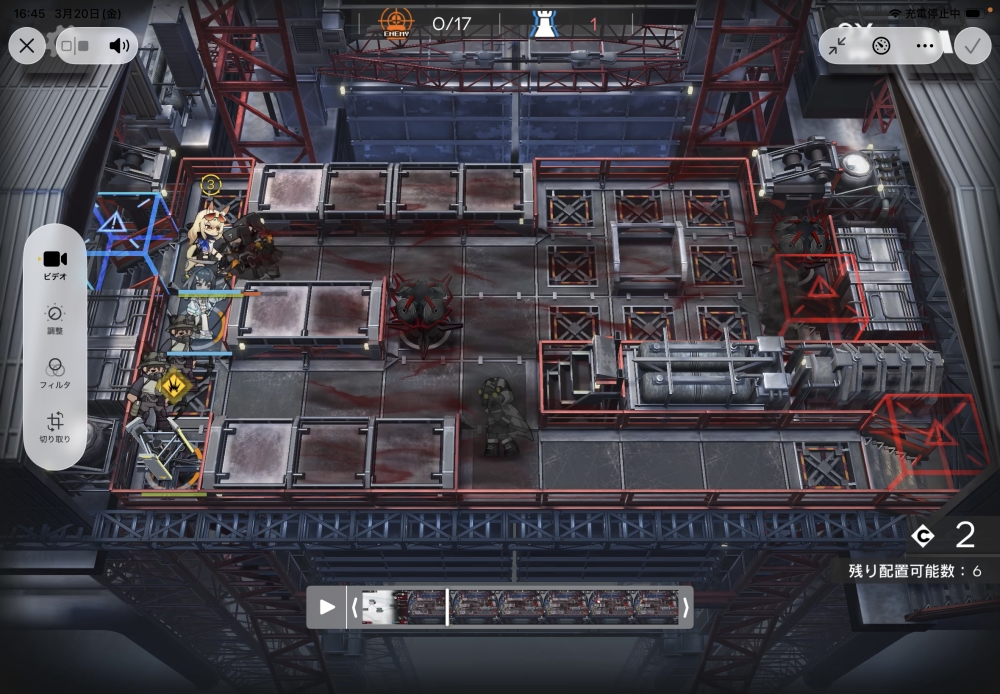Image resolution: width=1000 pixels, height=694 pixels.
Task: Toggle the speaker sound button
Action: click(x=120, y=45)
